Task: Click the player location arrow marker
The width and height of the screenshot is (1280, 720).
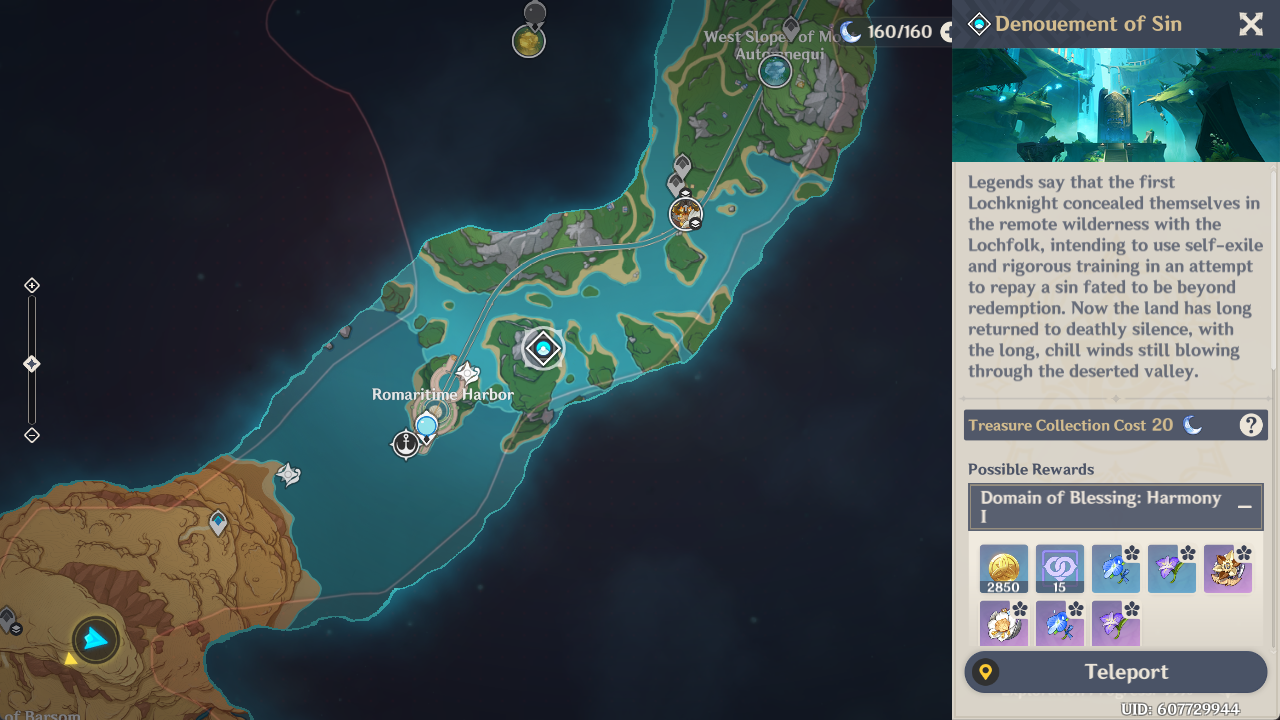Action: pos(96,639)
